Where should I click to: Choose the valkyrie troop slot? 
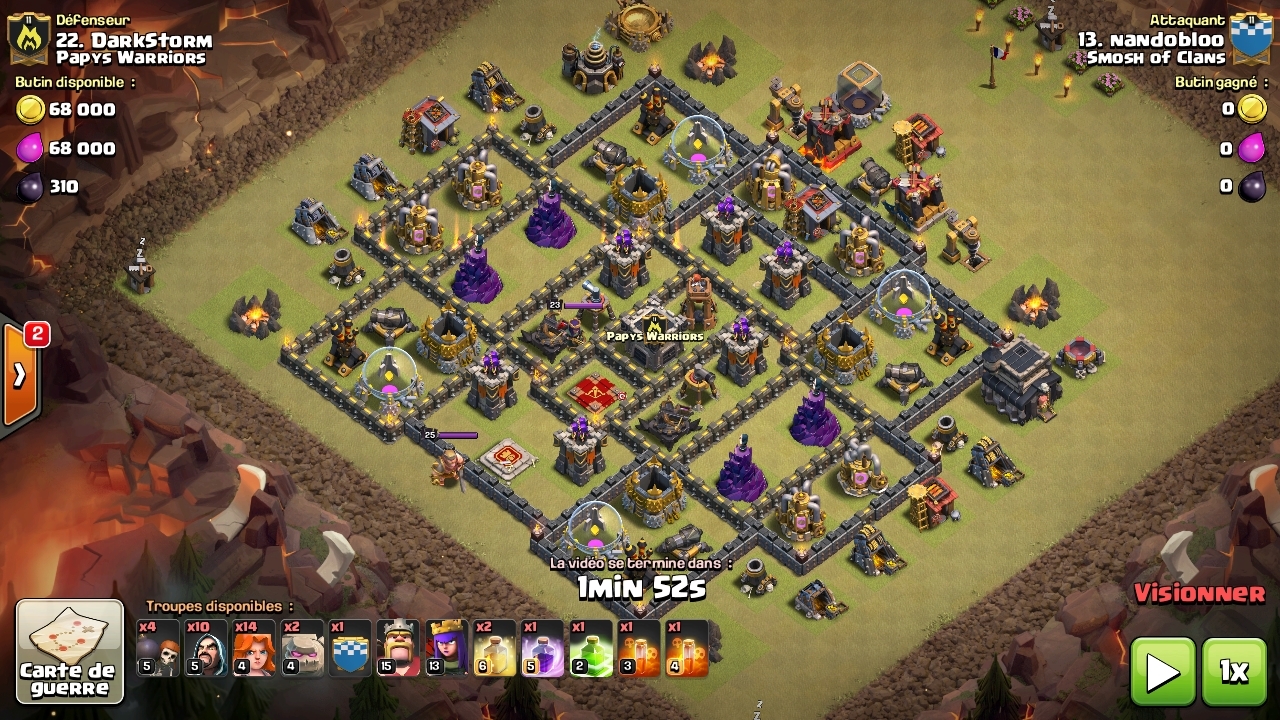(254, 648)
